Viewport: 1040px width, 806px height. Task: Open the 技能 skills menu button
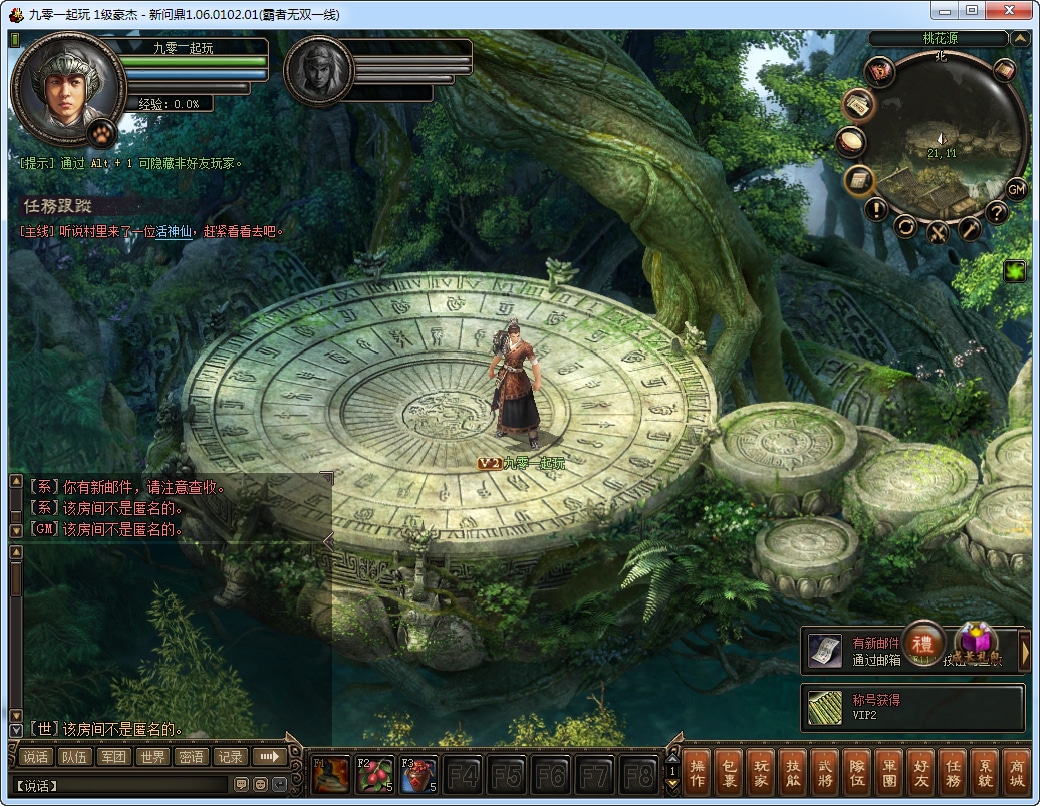pos(792,773)
